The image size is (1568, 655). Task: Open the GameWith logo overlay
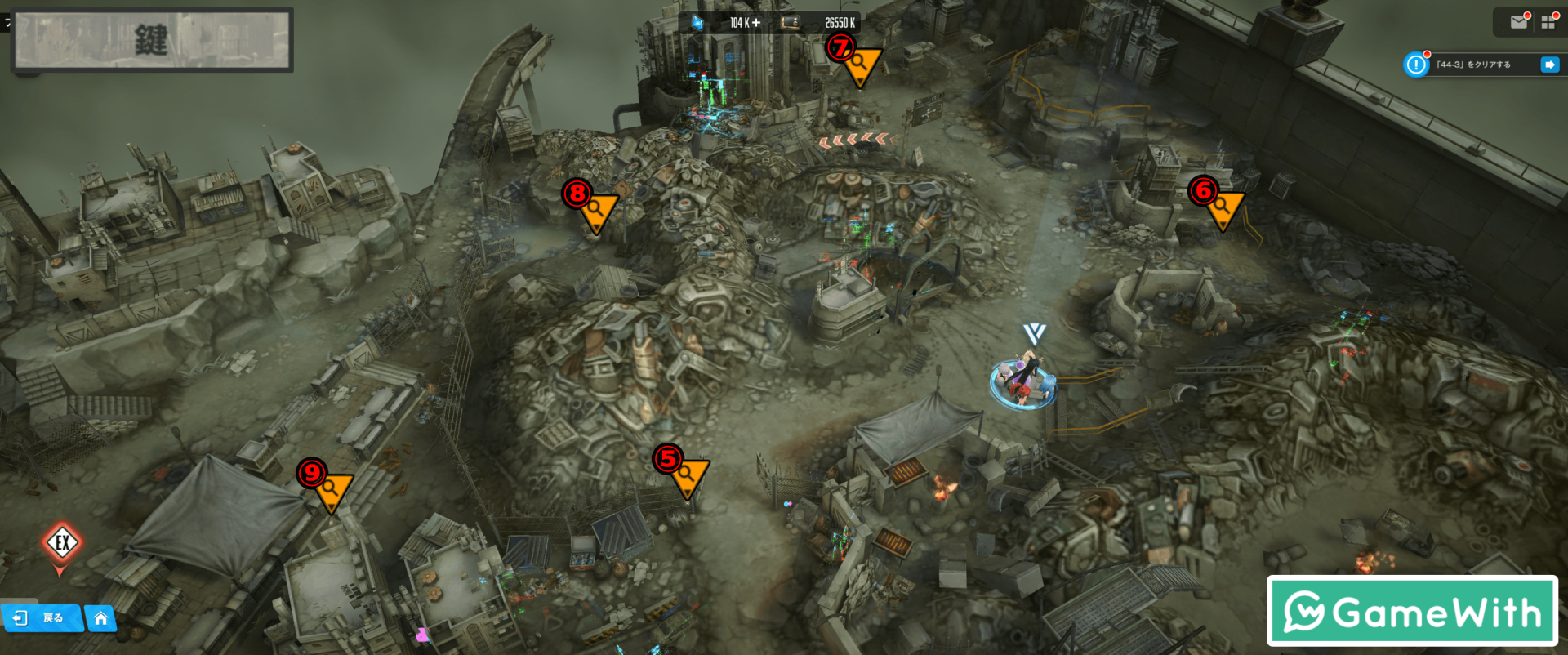(1412, 611)
